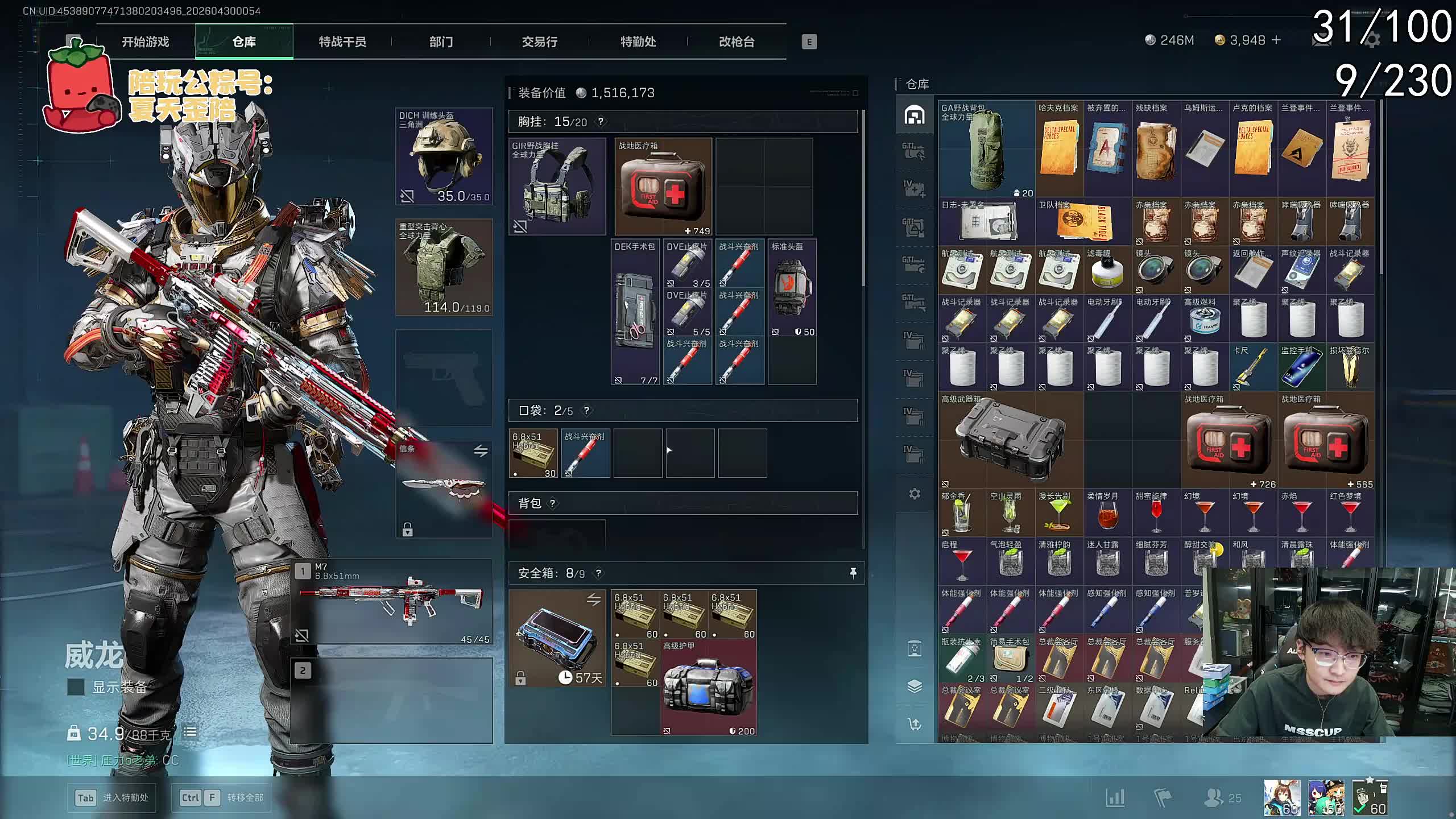Select the main stash home category icon
1456x819 pixels.
pos(915,115)
